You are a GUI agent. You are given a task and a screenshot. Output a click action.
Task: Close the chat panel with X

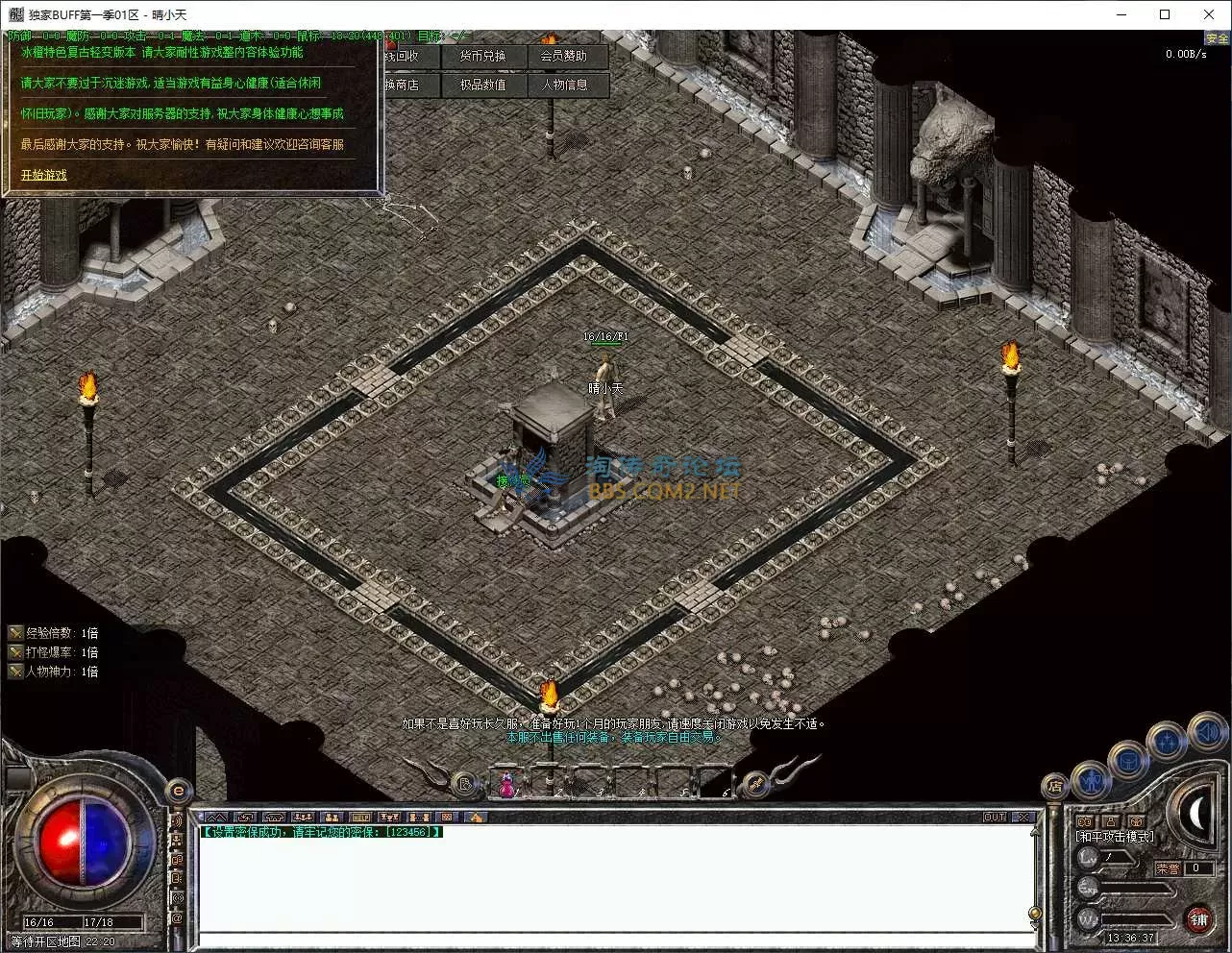click(x=1024, y=818)
